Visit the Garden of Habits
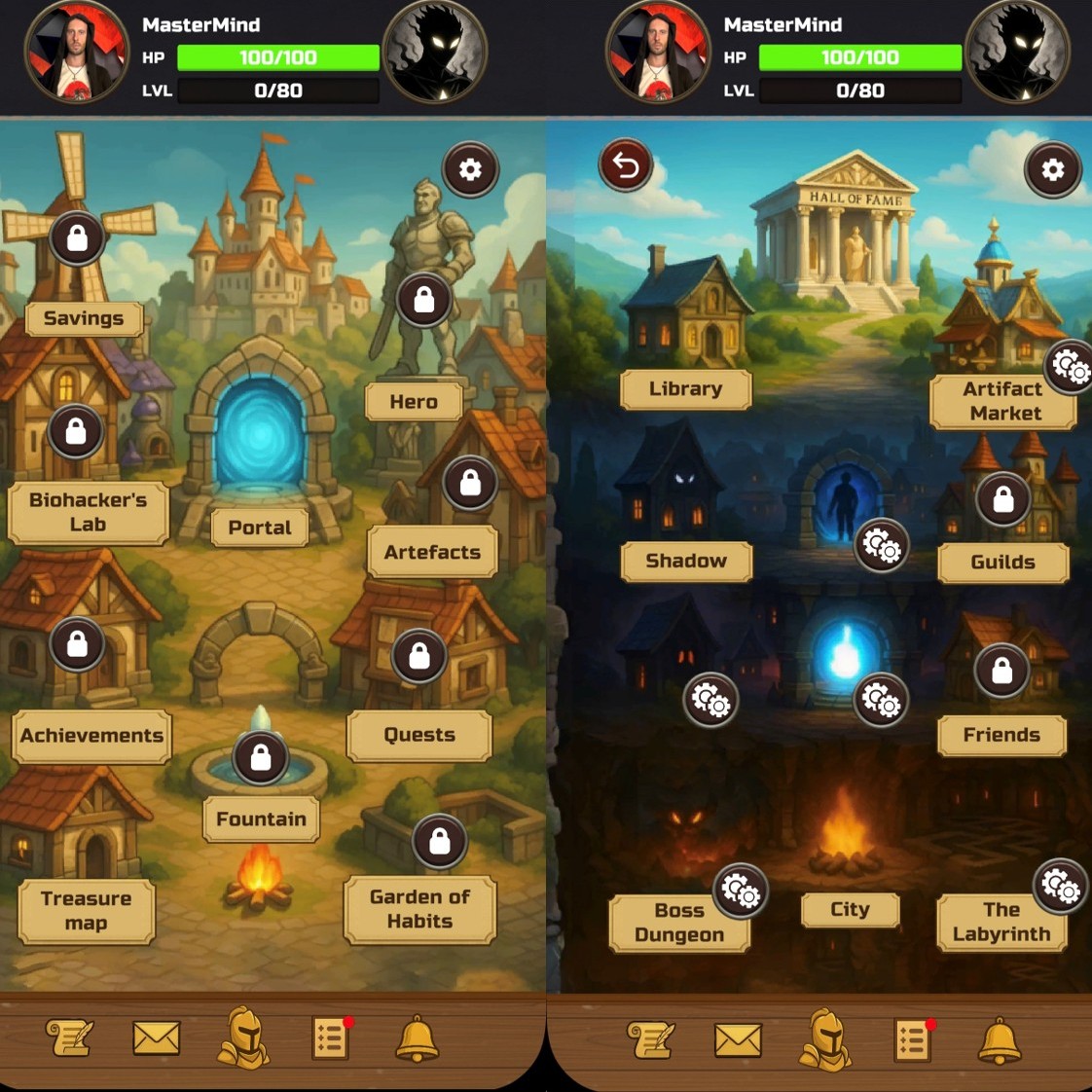This screenshot has height=1092, width=1092. click(419, 909)
